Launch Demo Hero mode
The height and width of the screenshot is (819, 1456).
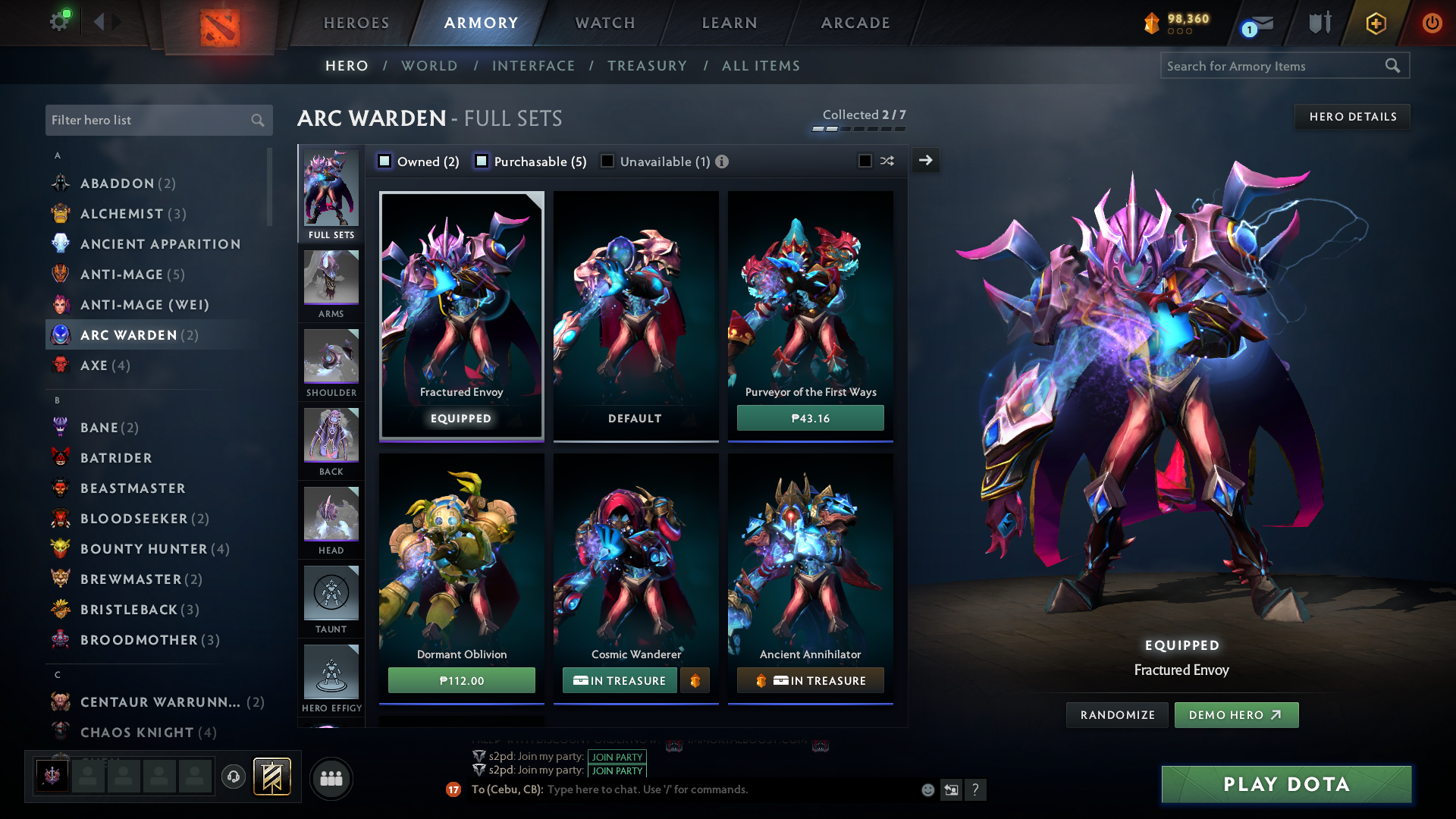[1235, 715]
